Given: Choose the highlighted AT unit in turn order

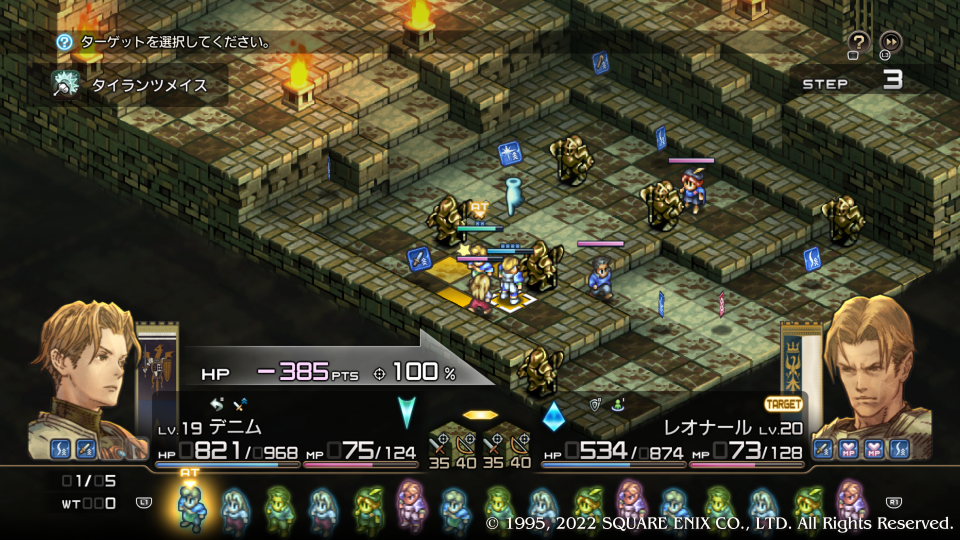Looking at the screenshot, I should pyautogui.click(x=190, y=507).
